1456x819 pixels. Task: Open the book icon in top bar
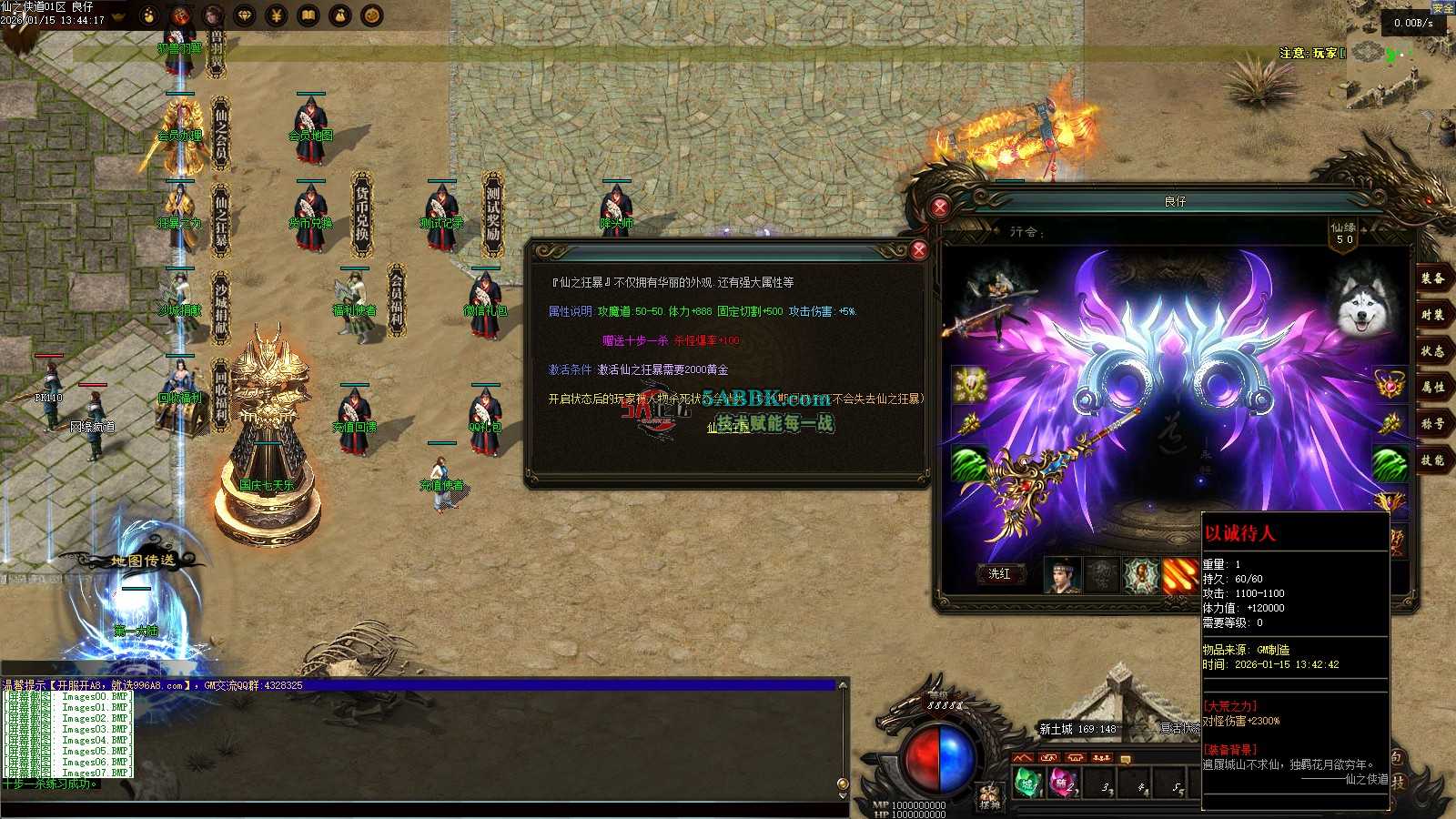[308, 15]
